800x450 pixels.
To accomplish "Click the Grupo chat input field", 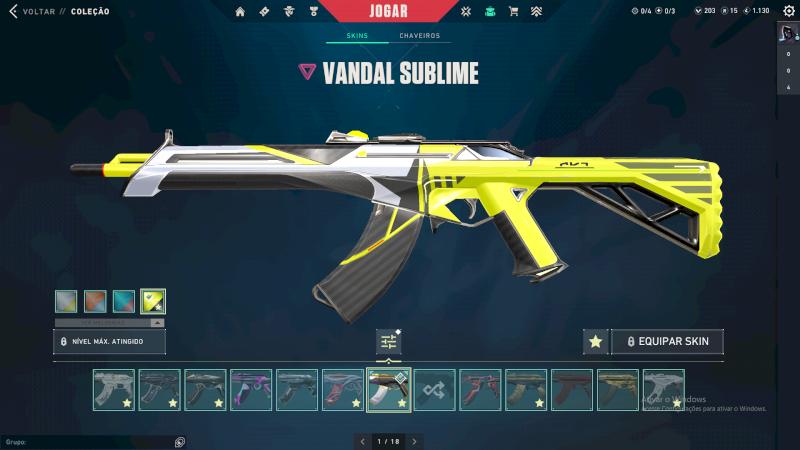I will coord(90,441).
